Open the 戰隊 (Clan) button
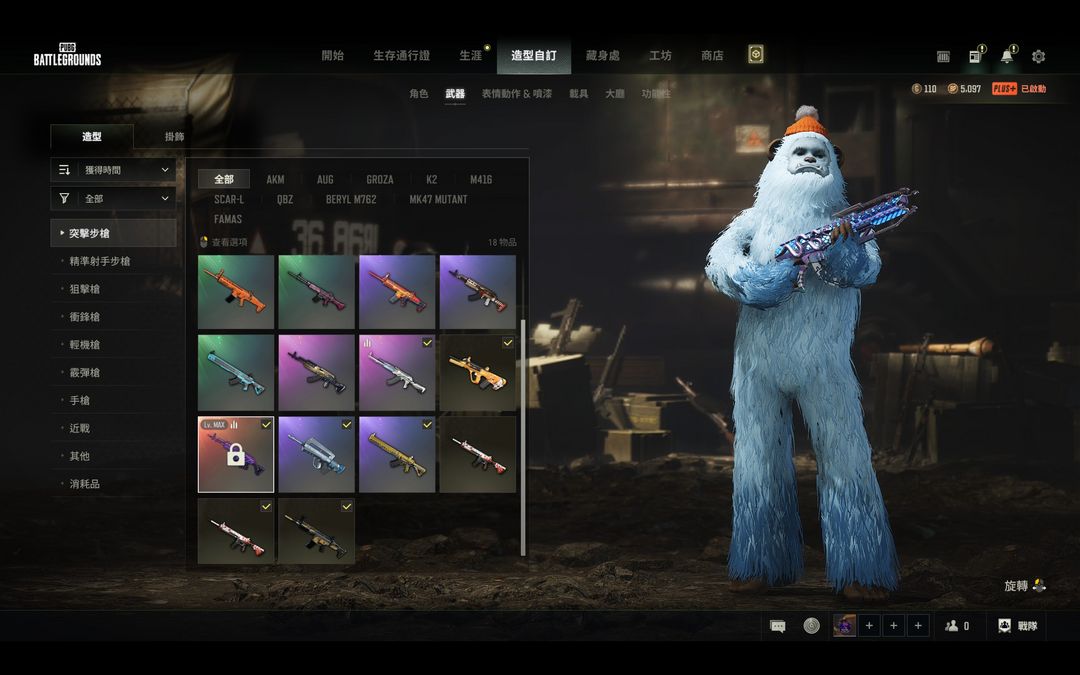The image size is (1080, 675). click(1017, 626)
